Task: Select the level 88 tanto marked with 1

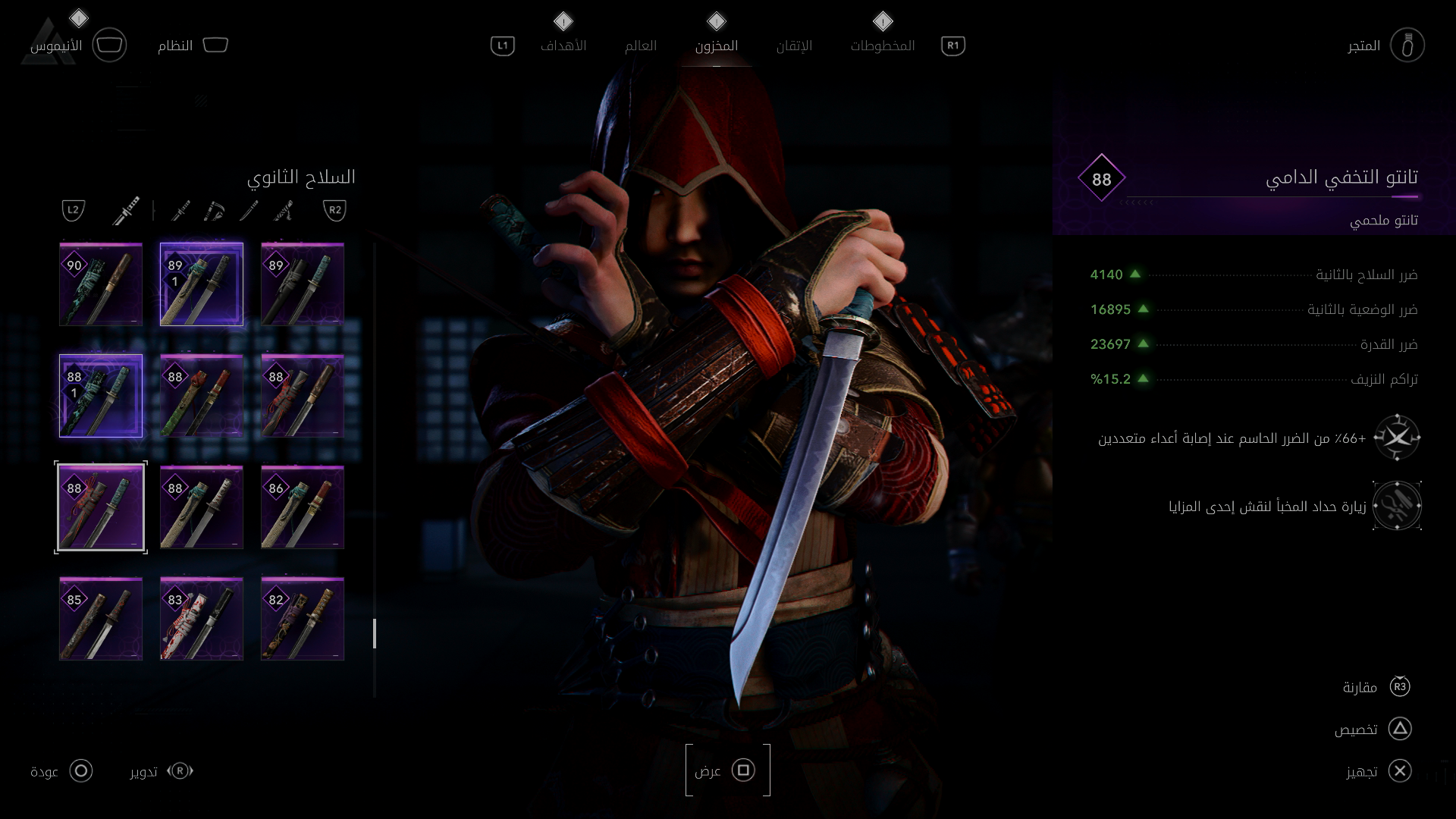Action: 101,396
